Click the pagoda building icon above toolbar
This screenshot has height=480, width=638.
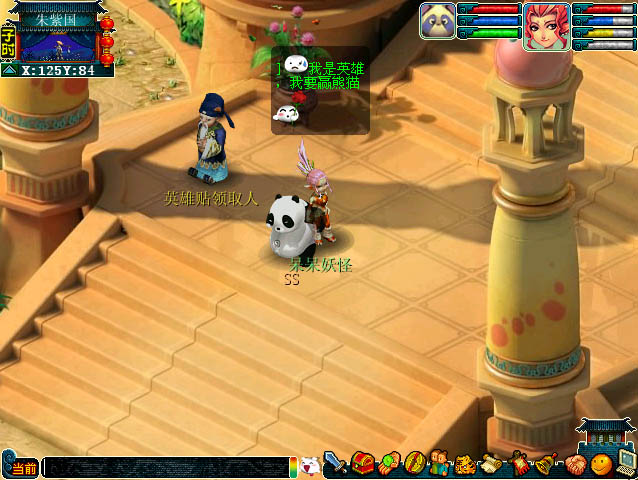pyautogui.click(x=607, y=434)
